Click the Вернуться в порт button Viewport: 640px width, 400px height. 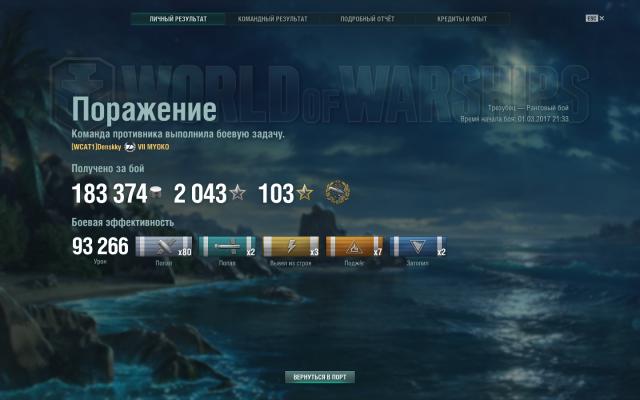[319, 378]
